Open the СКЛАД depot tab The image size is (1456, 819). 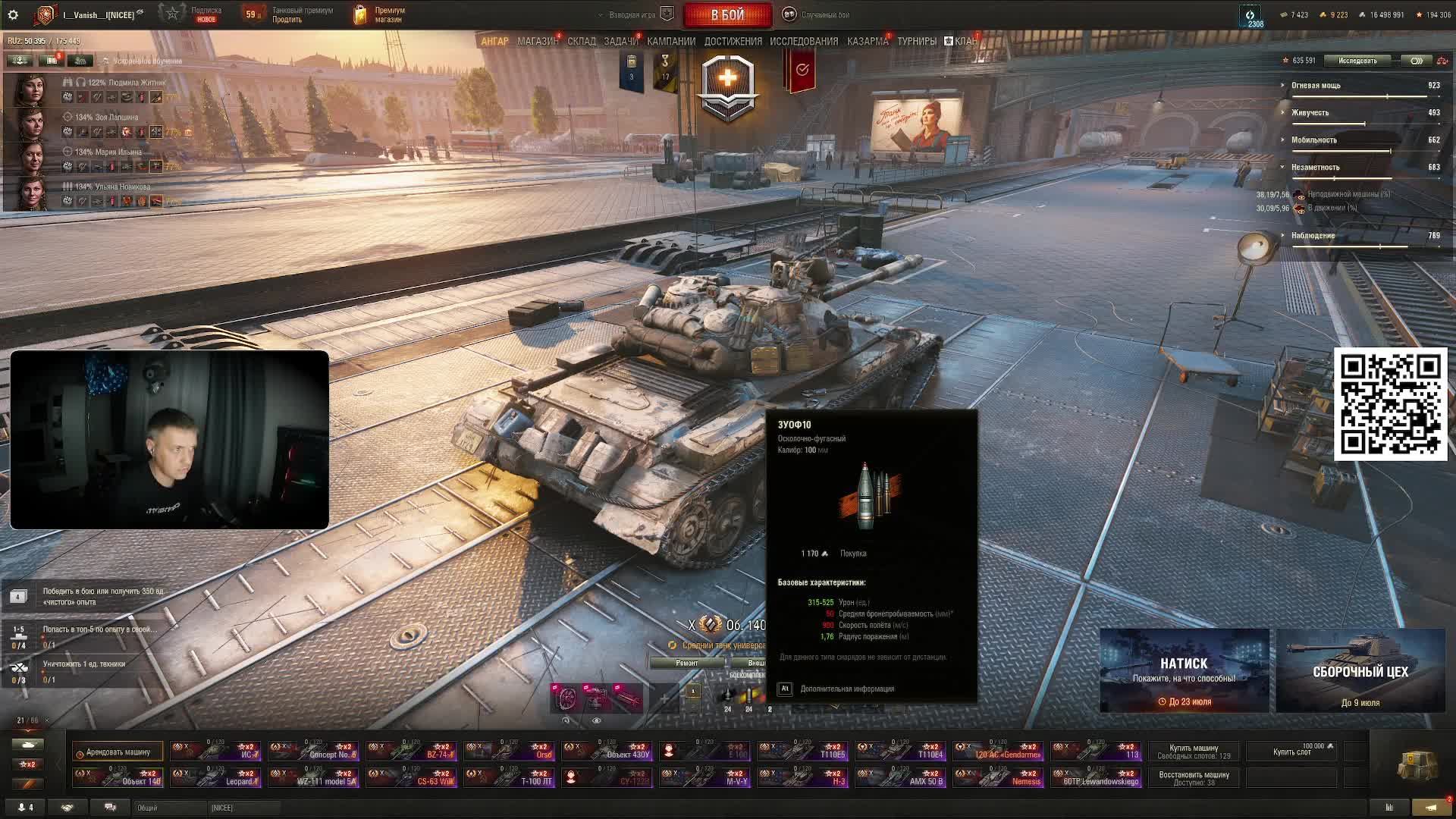point(582,41)
